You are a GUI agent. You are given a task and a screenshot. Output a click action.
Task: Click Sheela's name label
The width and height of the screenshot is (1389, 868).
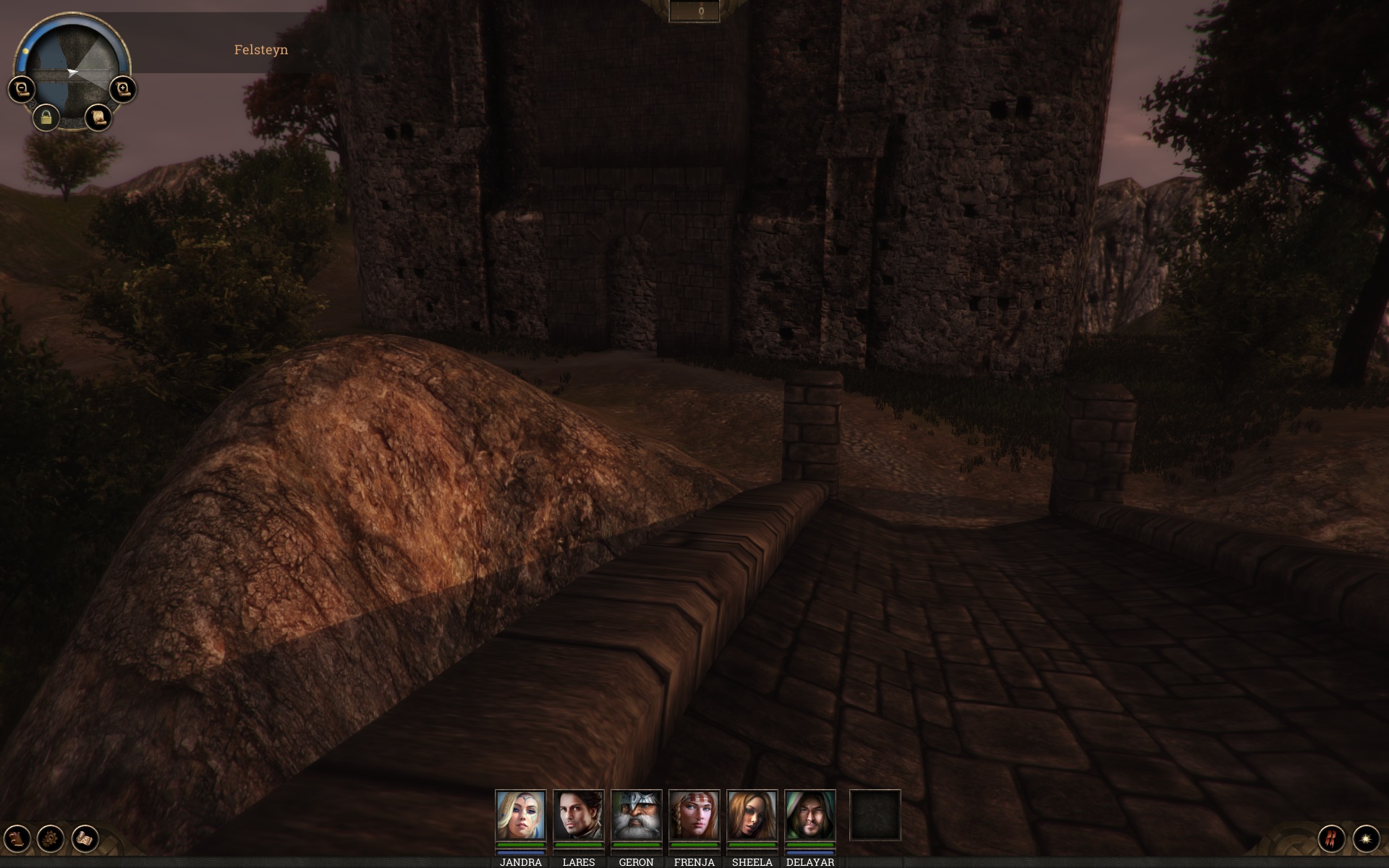pos(752,862)
